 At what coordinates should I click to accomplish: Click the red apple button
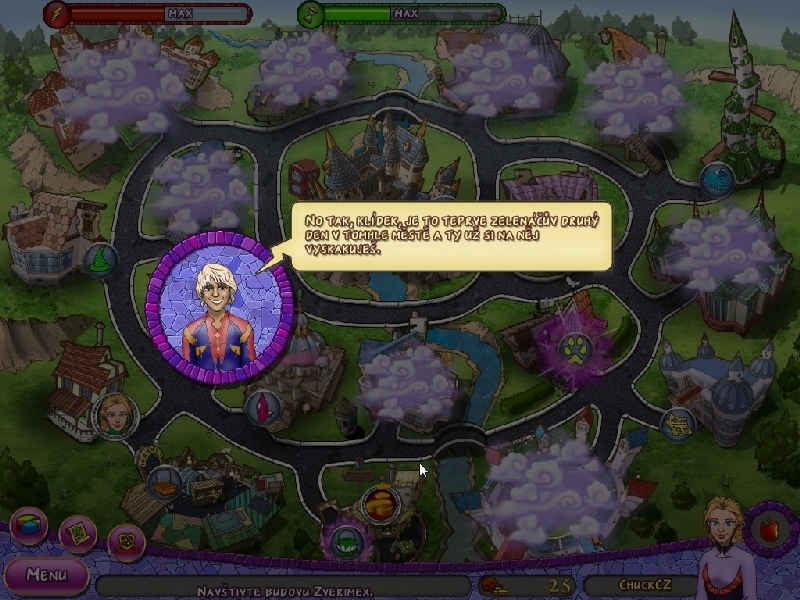click(x=768, y=527)
